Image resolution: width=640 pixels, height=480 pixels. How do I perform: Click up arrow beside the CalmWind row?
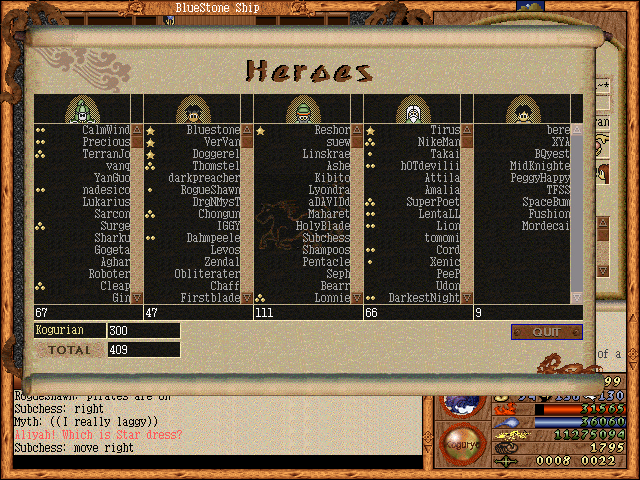pos(137,130)
